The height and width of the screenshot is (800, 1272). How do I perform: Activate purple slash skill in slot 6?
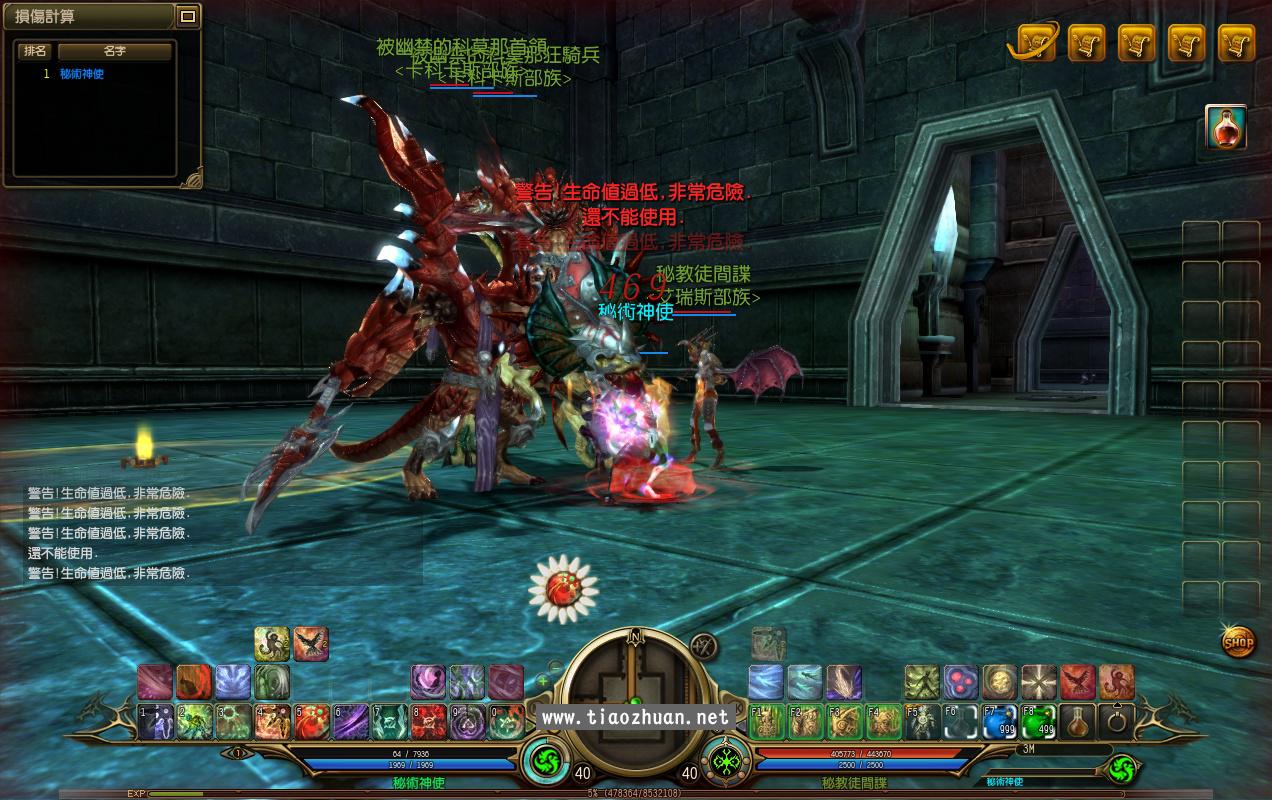click(351, 721)
